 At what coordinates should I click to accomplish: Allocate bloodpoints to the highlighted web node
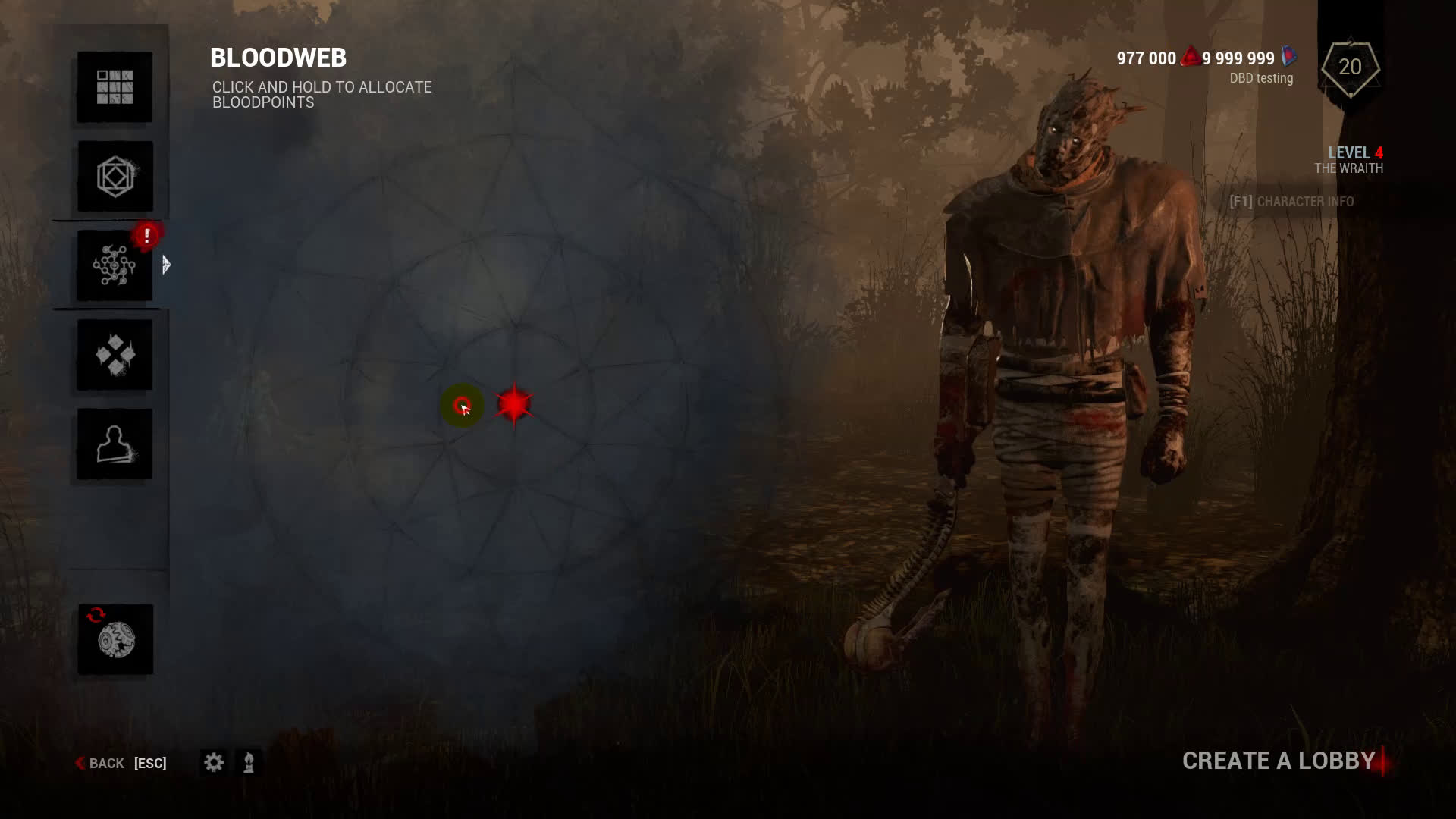[x=462, y=406]
